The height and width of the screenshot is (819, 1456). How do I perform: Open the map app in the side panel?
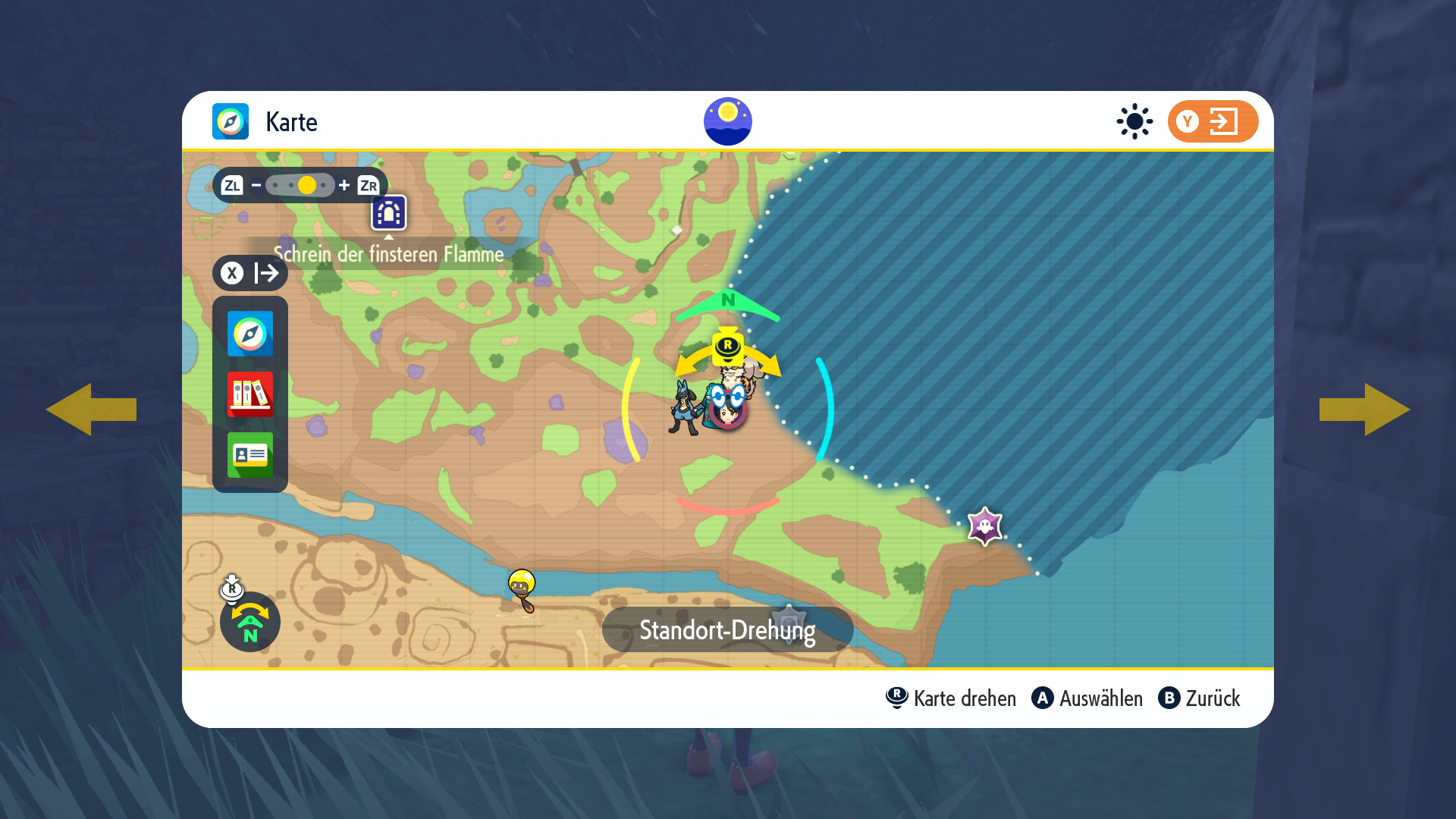[x=249, y=334]
